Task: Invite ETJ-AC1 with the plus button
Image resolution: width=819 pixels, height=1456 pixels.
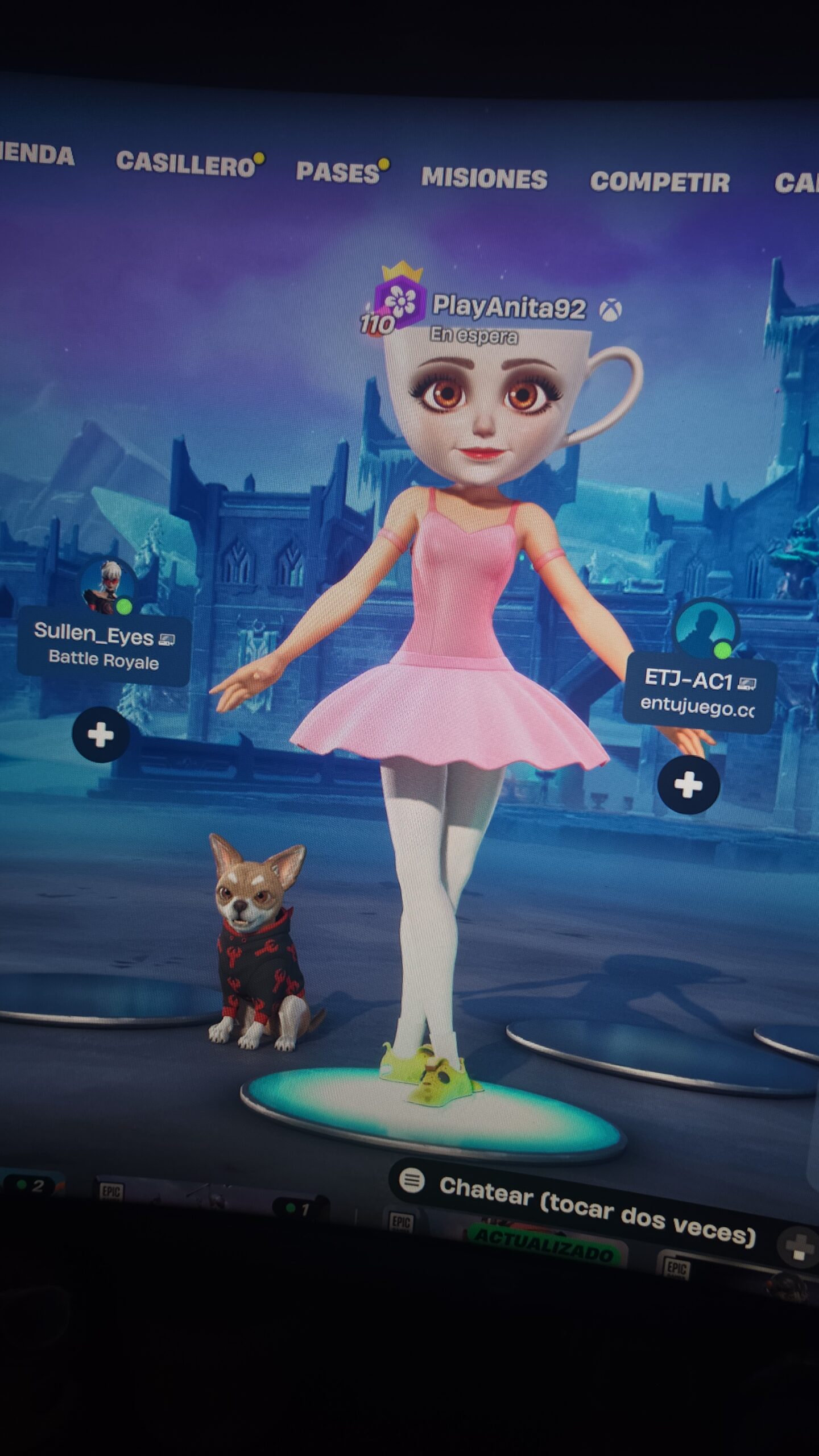Action: (x=688, y=785)
